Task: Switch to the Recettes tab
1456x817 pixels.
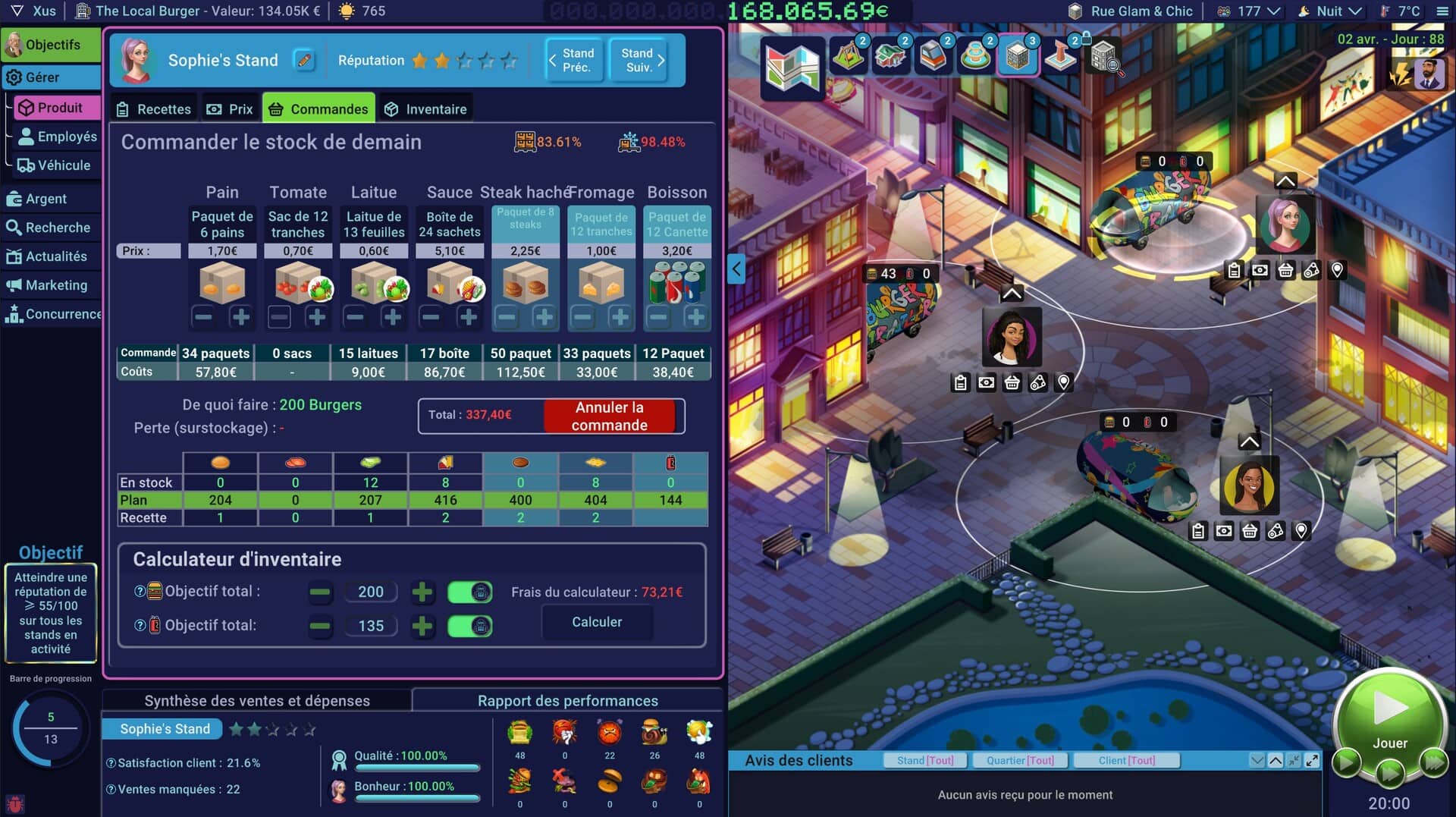Action: tap(154, 109)
